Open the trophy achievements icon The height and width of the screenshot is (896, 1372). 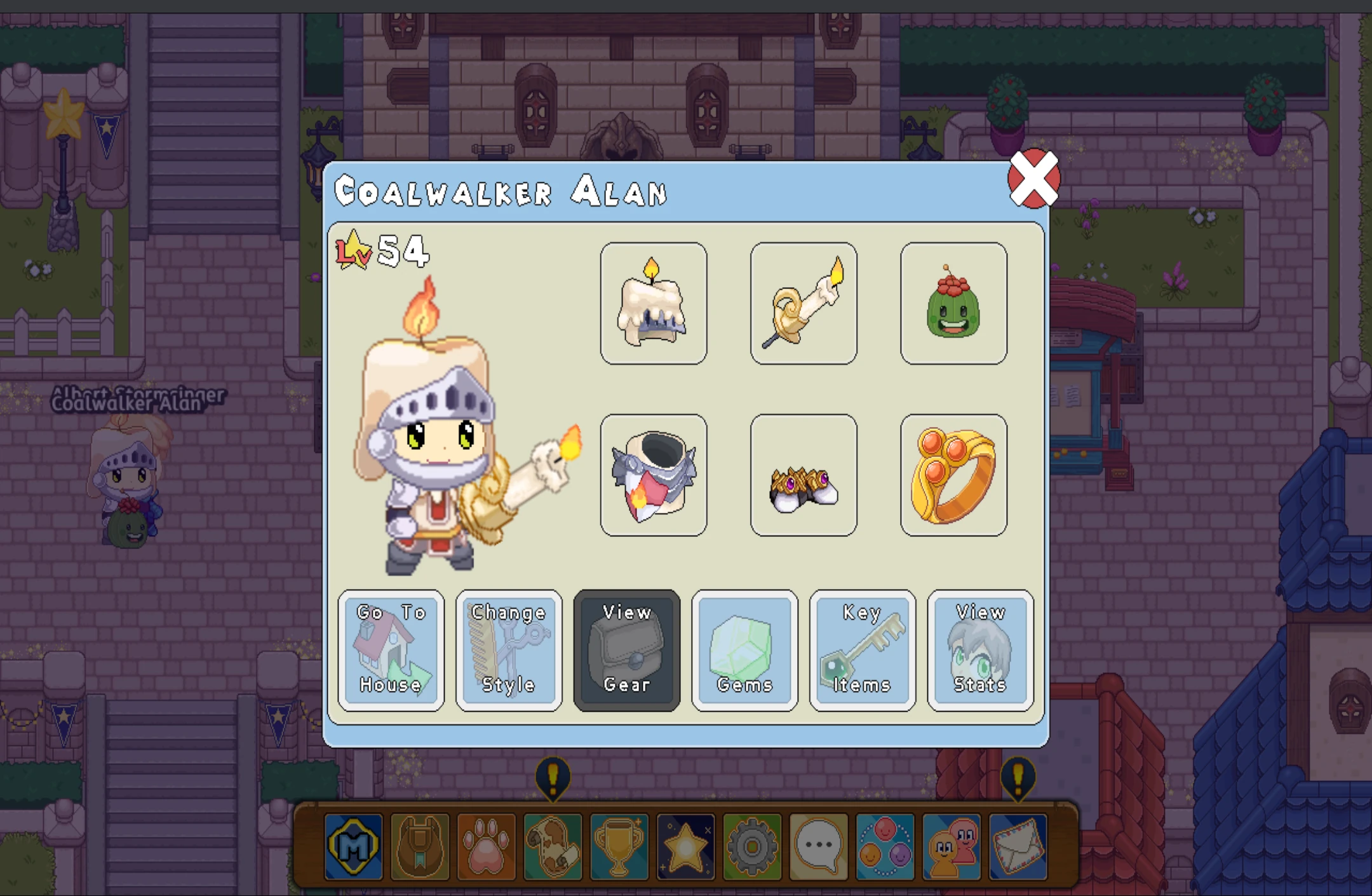pos(619,847)
